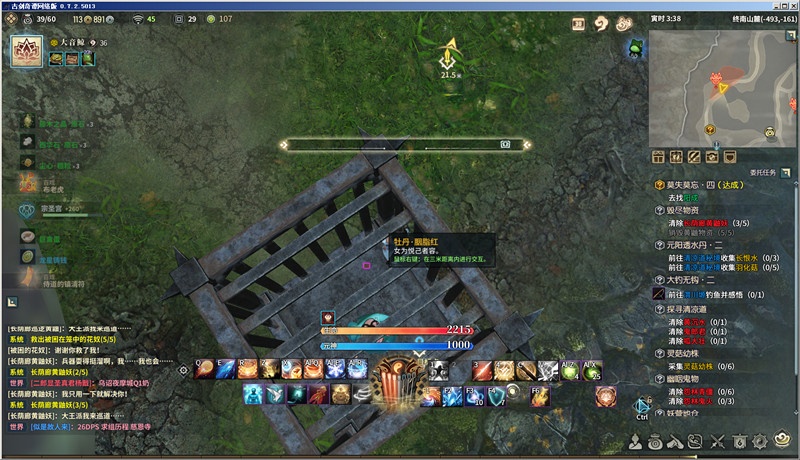The height and width of the screenshot is (460, 800).
Task: Click the green frog pet icon
Action: click(636, 49)
